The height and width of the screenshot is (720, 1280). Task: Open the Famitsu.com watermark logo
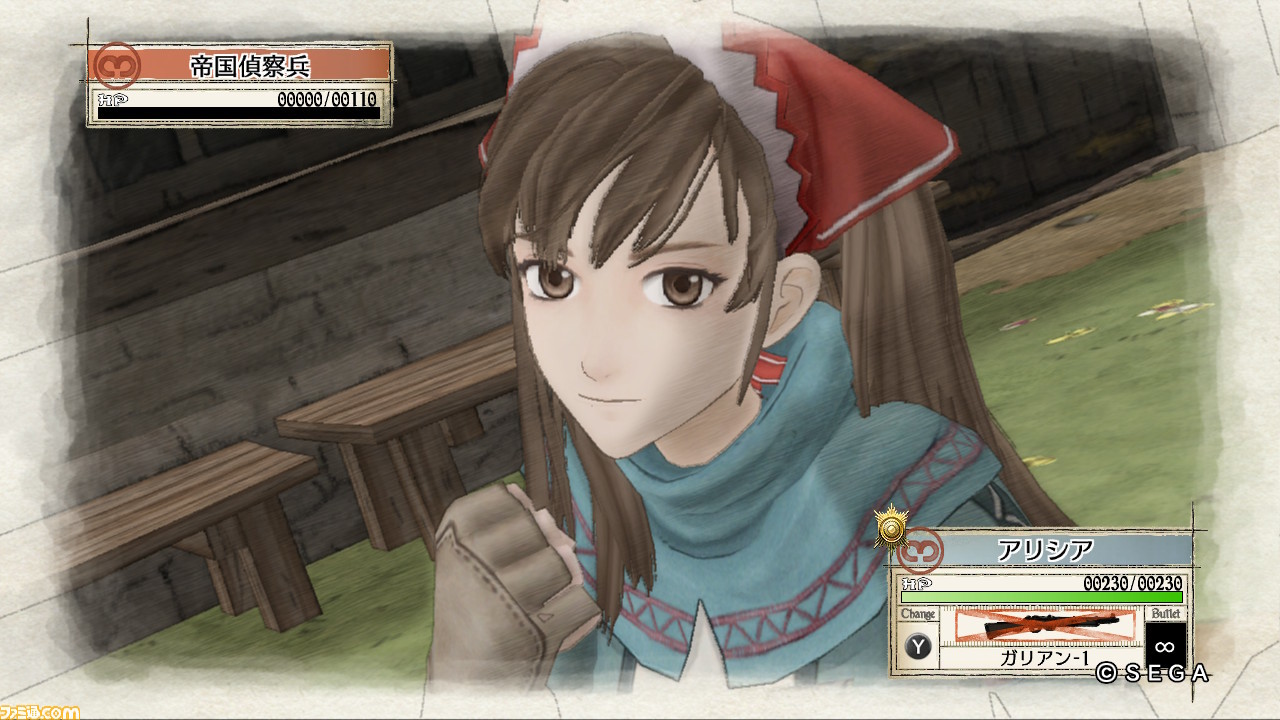click(x=40, y=712)
